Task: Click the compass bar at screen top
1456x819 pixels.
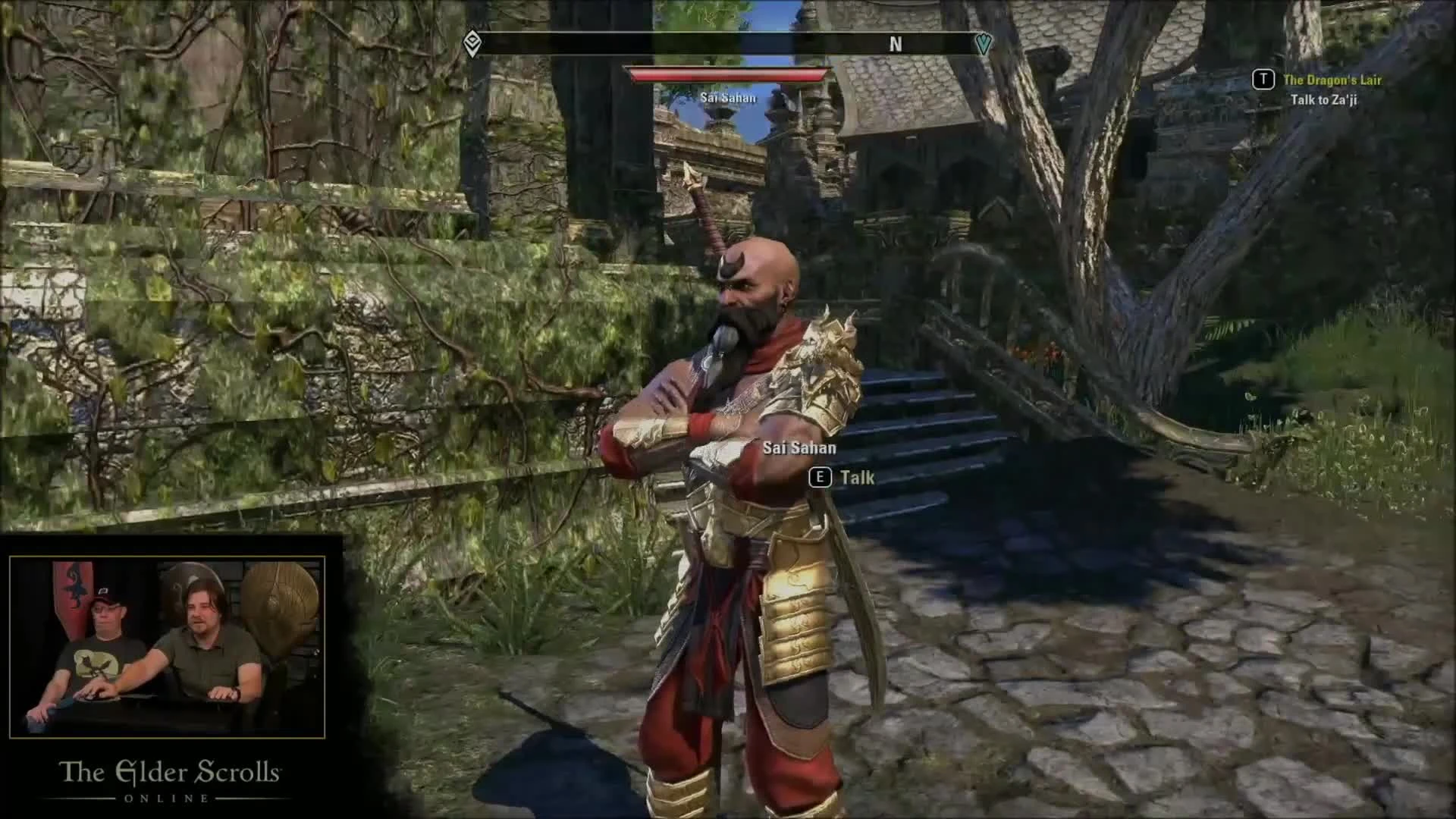Action: point(728,44)
